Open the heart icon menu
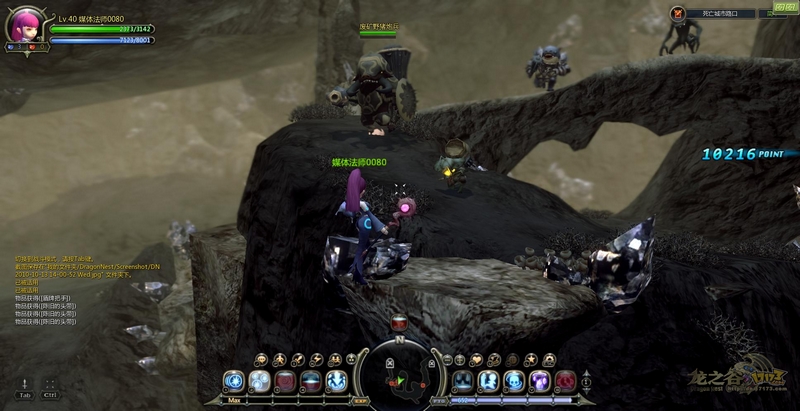This screenshot has width=800, height=411. point(478,359)
